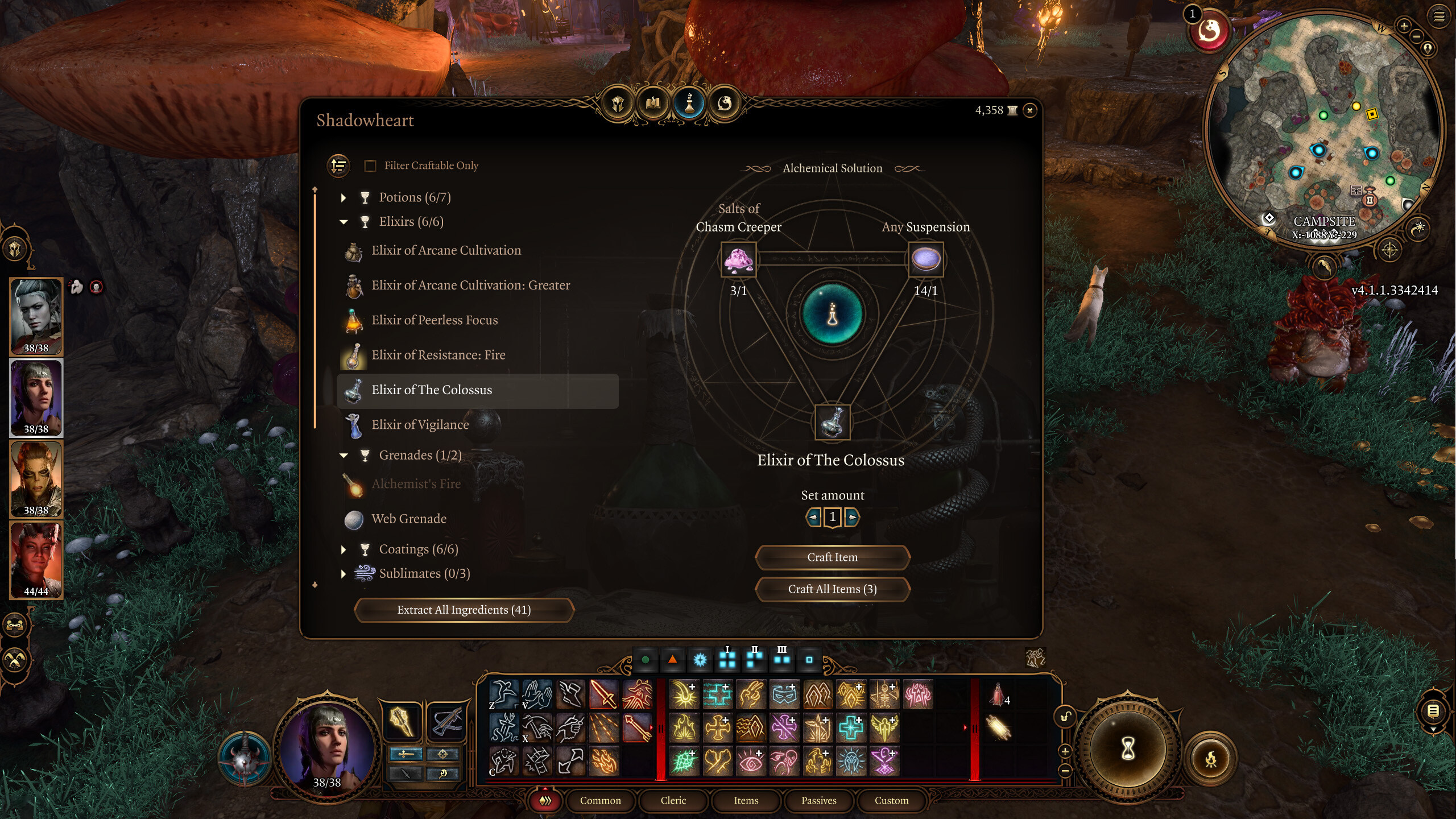
Task: Switch to the Passives hotbar tab
Action: coord(819,800)
